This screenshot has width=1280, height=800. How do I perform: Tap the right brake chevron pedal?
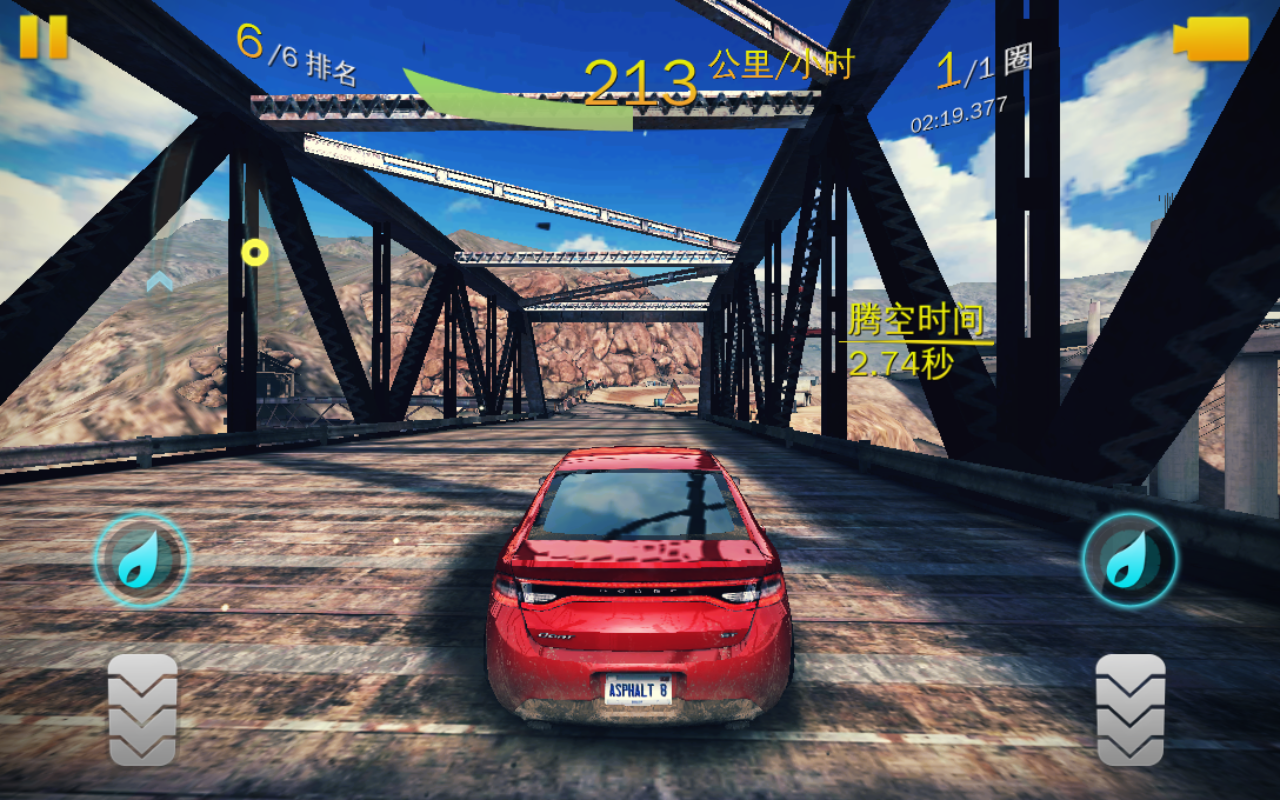1130,710
